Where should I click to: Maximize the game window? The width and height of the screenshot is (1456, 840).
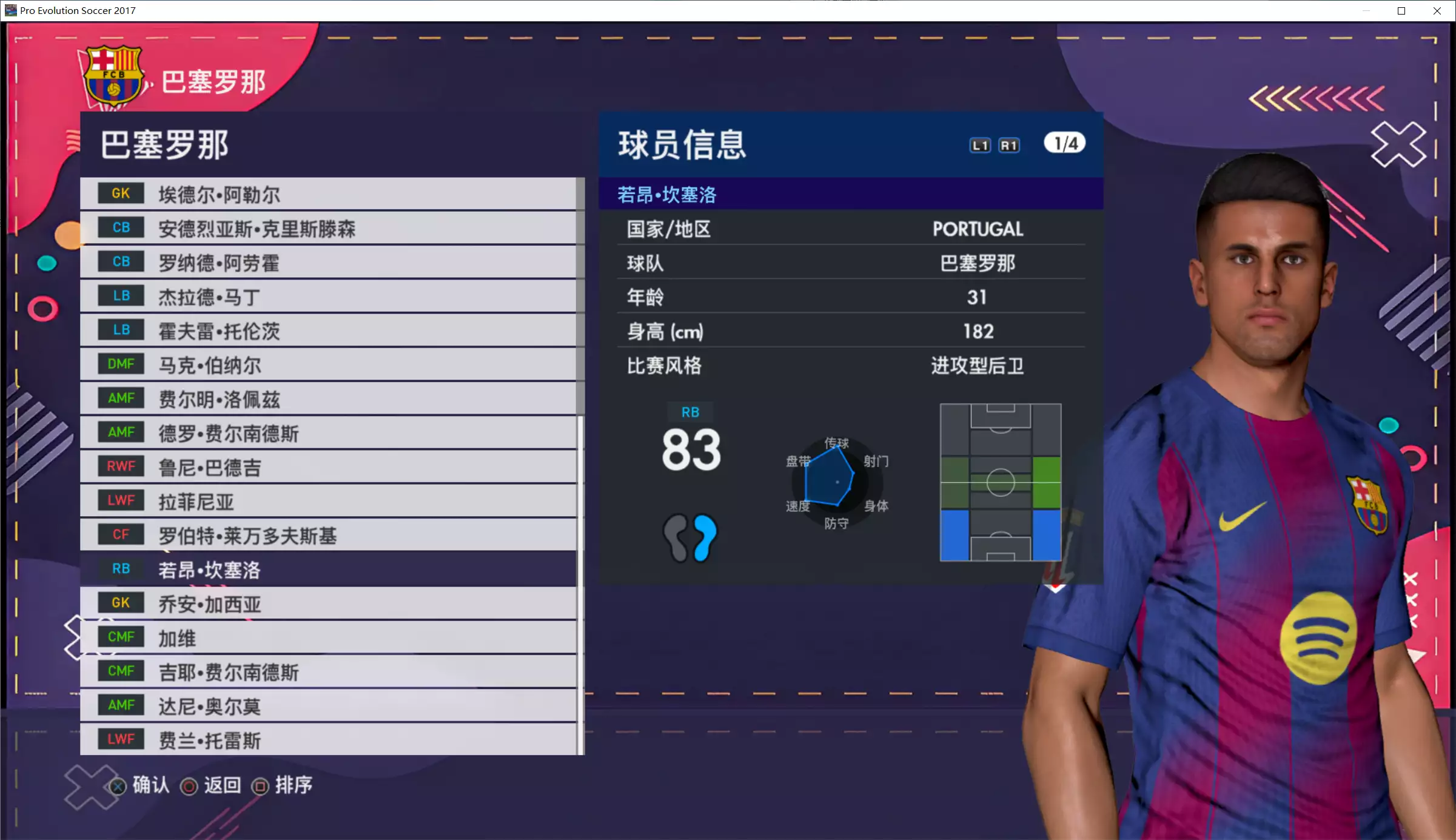click(x=1401, y=11)
